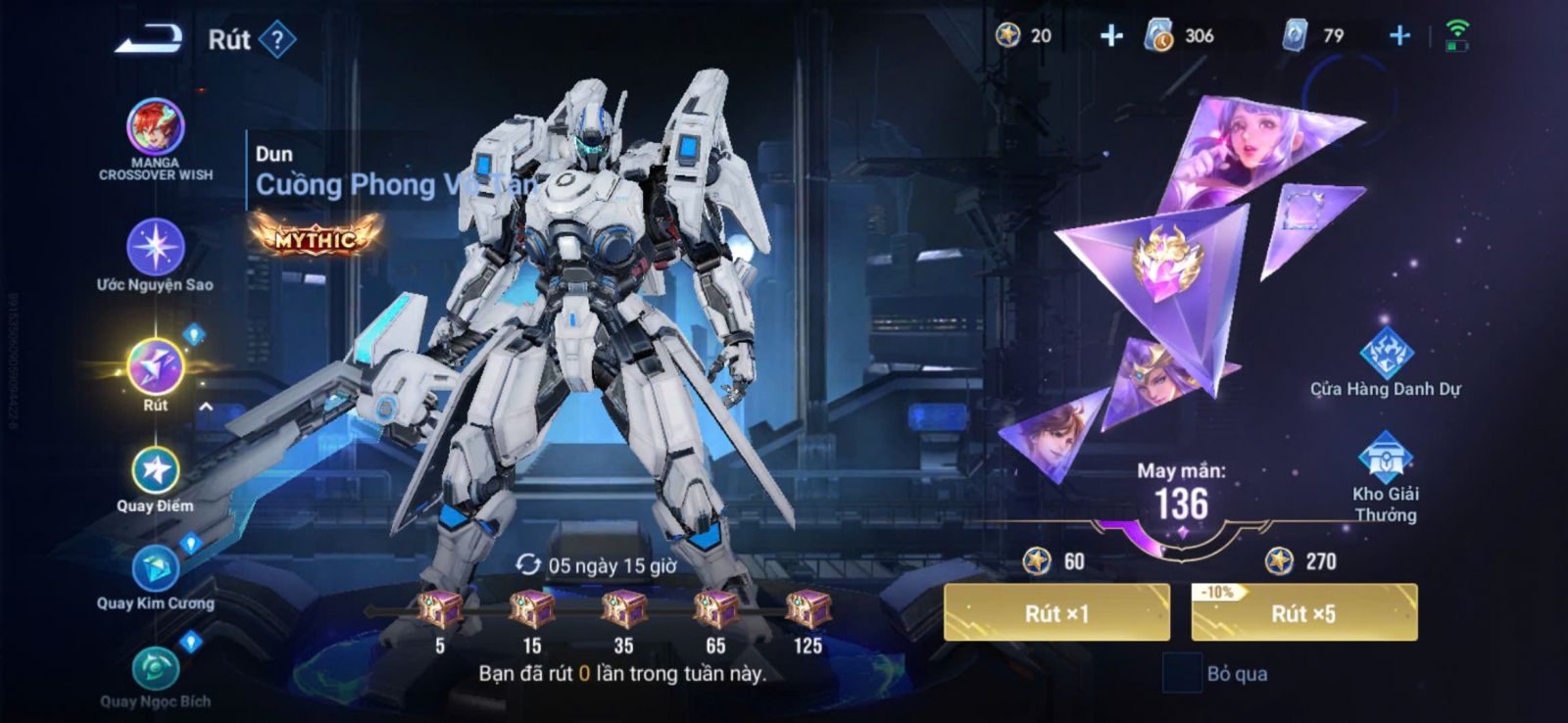Open the Rút help question mark
Image resolution: width=1568 pixels, height=723 pixels.
point(278,40)
